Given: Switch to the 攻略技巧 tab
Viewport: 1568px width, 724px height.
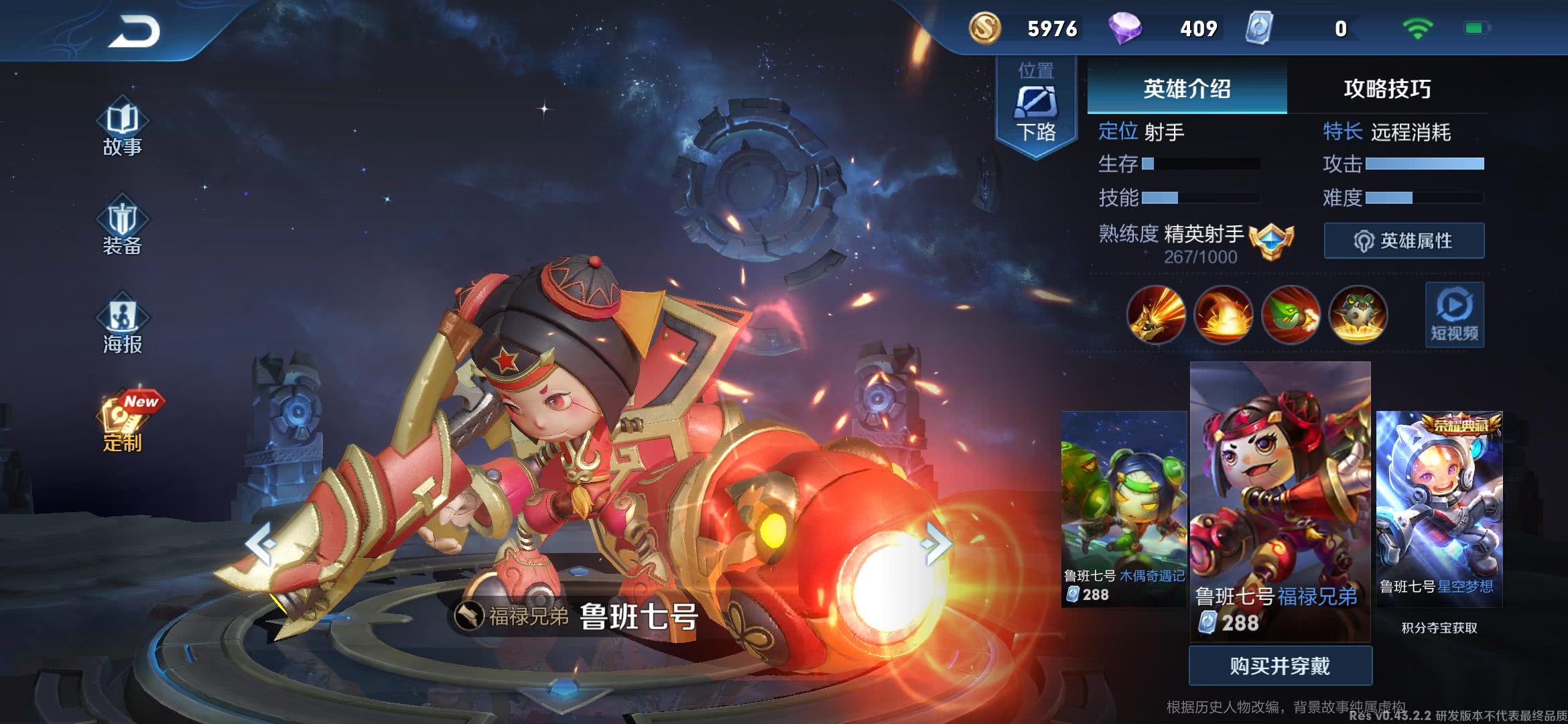Looking at the screenshot, I should pos(1387,88).
